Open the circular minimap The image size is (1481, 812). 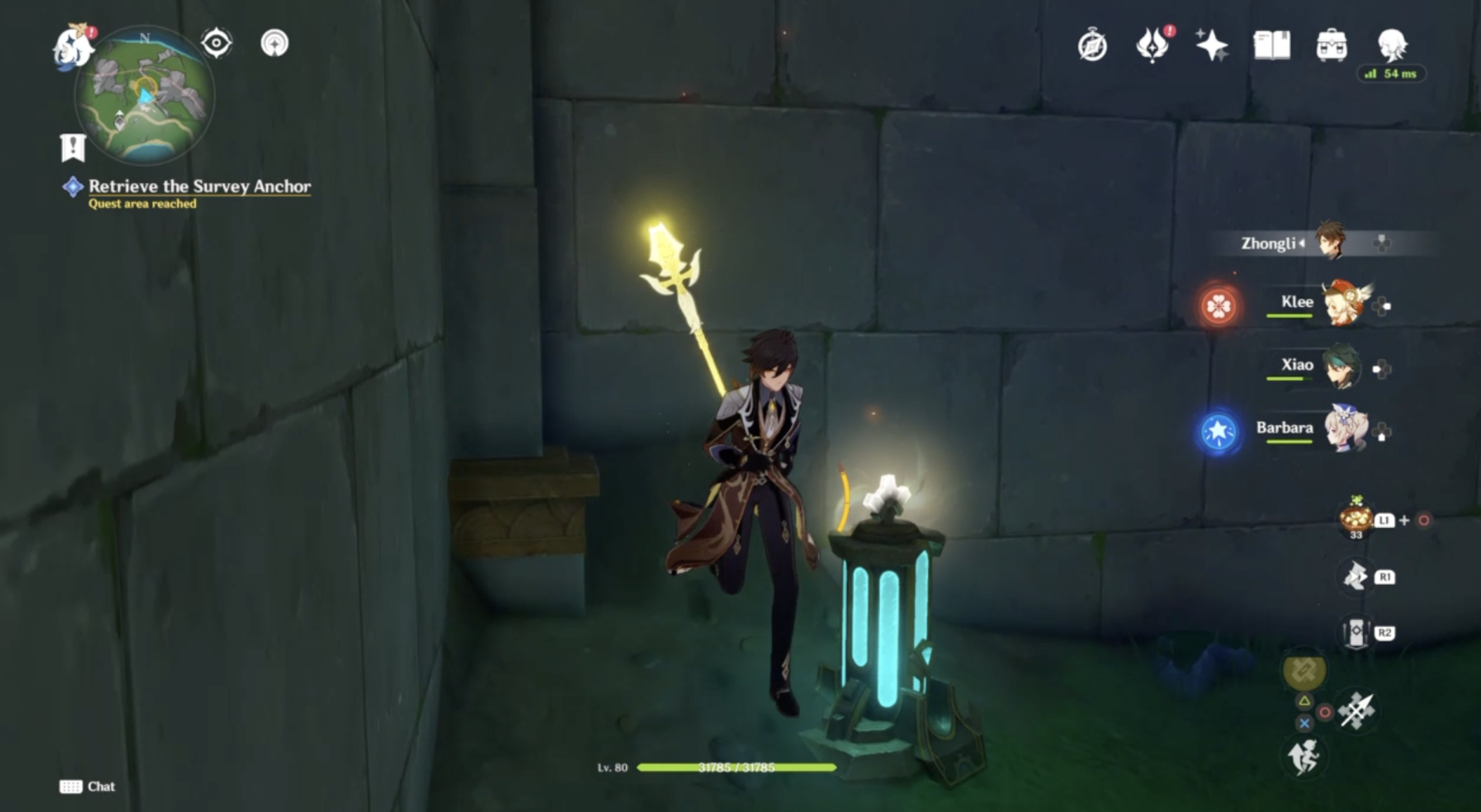pos(144,96)
